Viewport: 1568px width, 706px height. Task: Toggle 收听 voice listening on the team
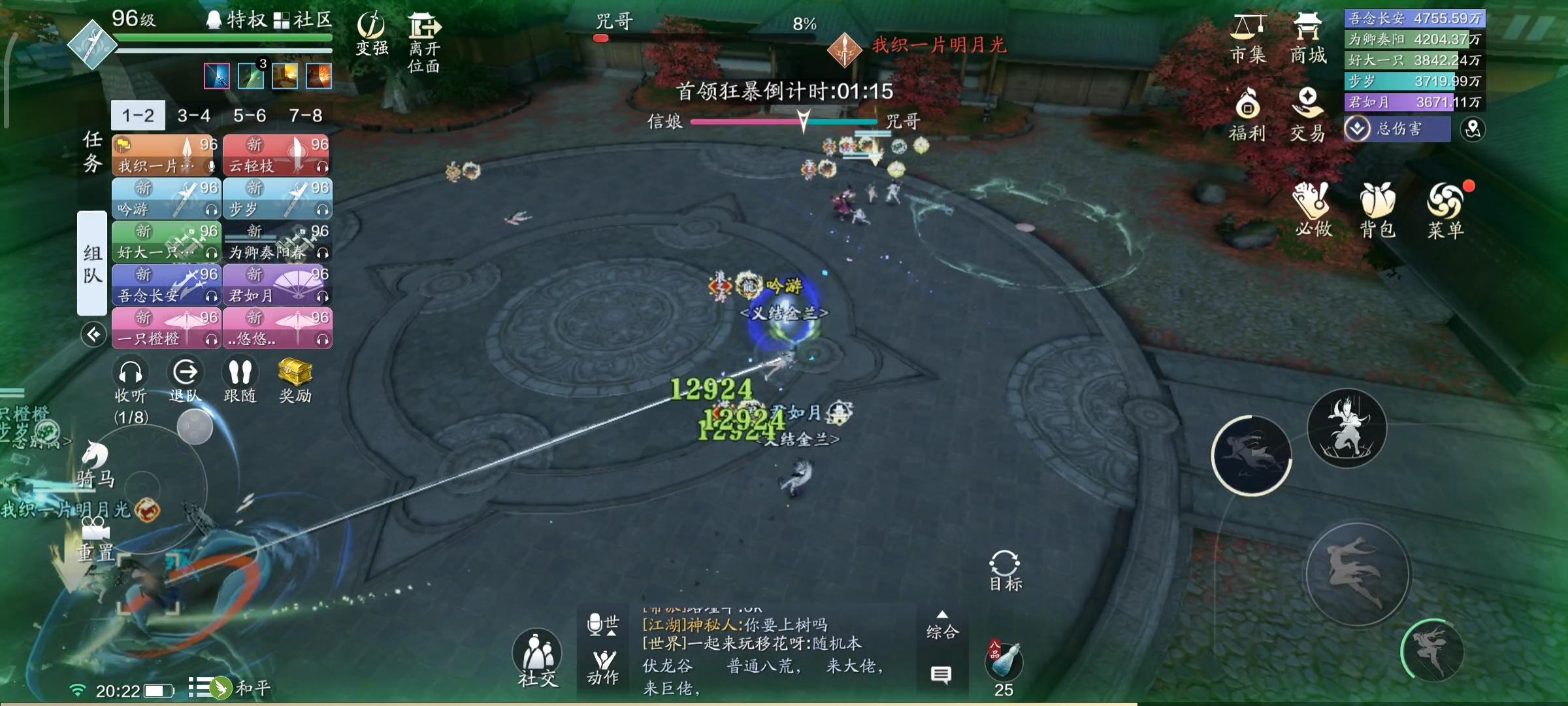[131, 378]
